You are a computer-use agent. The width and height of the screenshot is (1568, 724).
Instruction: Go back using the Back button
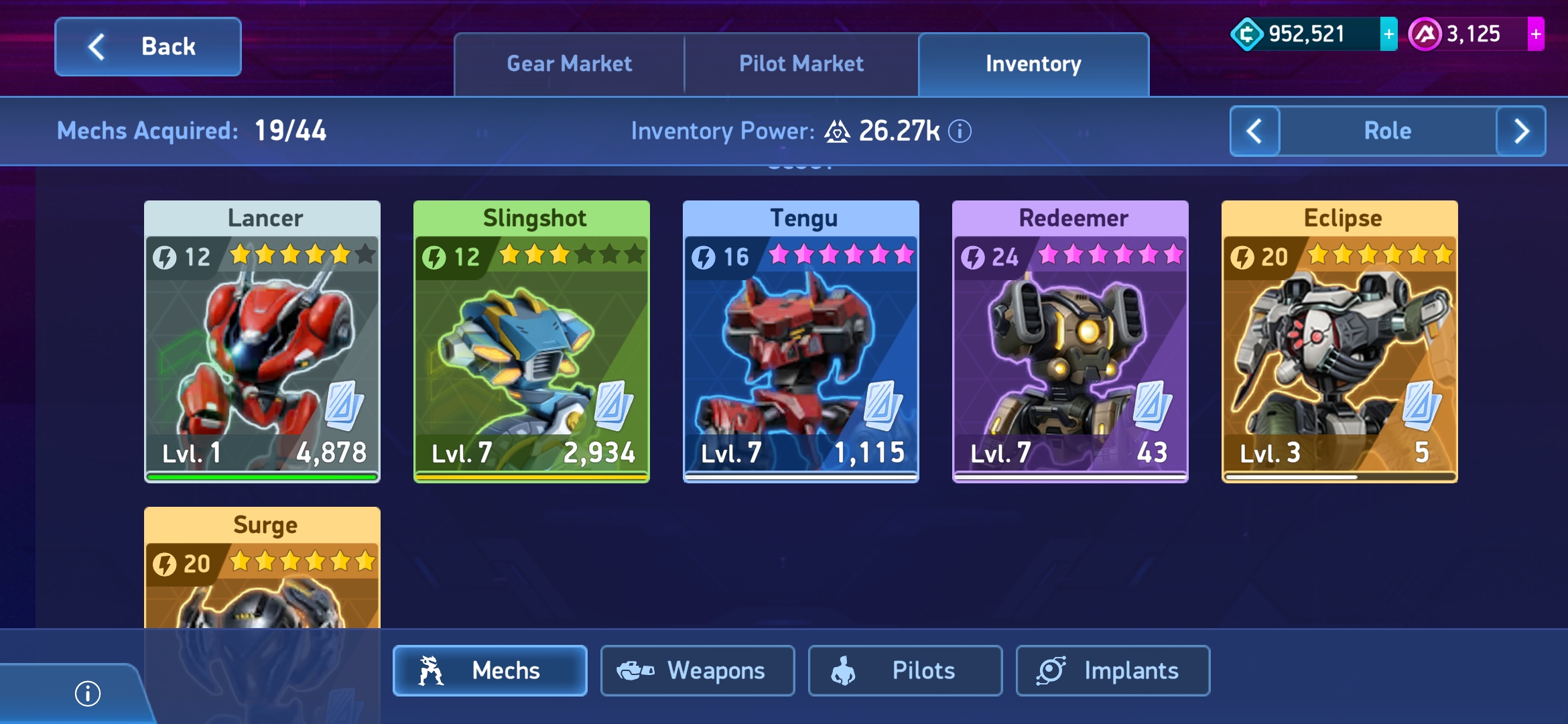(148, 47)
